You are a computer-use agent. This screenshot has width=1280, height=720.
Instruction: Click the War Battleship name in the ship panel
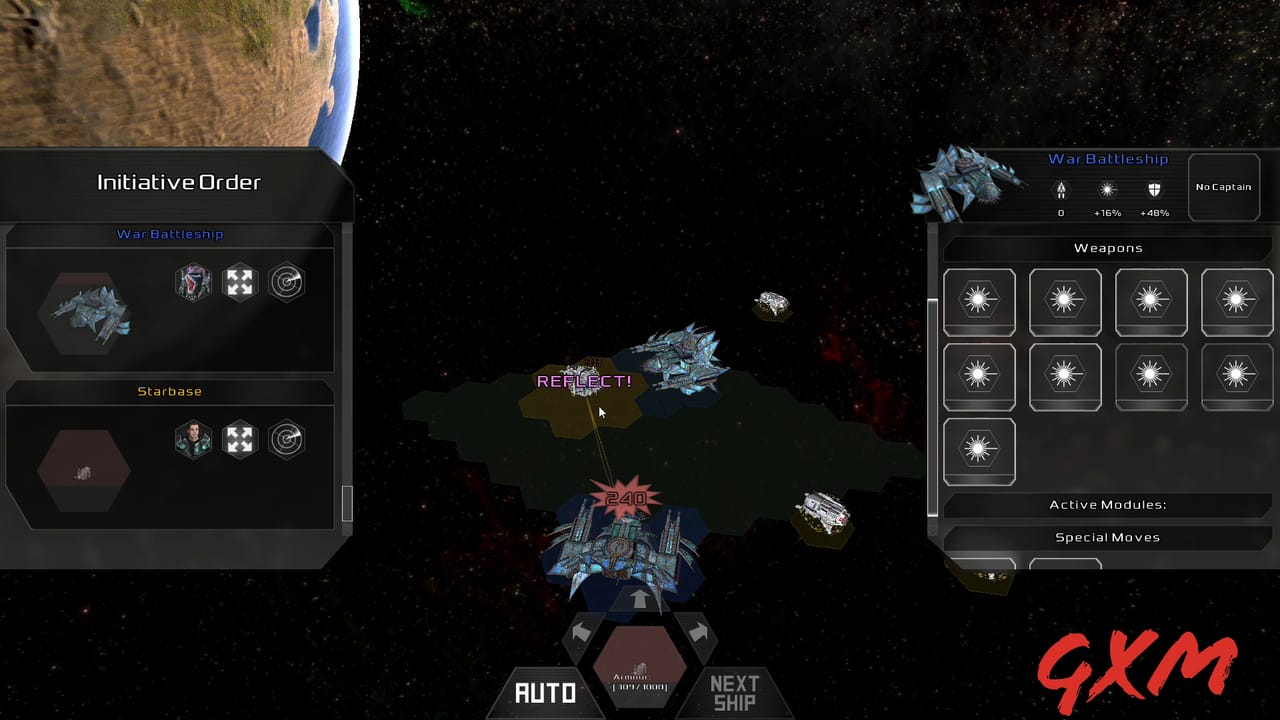(1107, 159)
